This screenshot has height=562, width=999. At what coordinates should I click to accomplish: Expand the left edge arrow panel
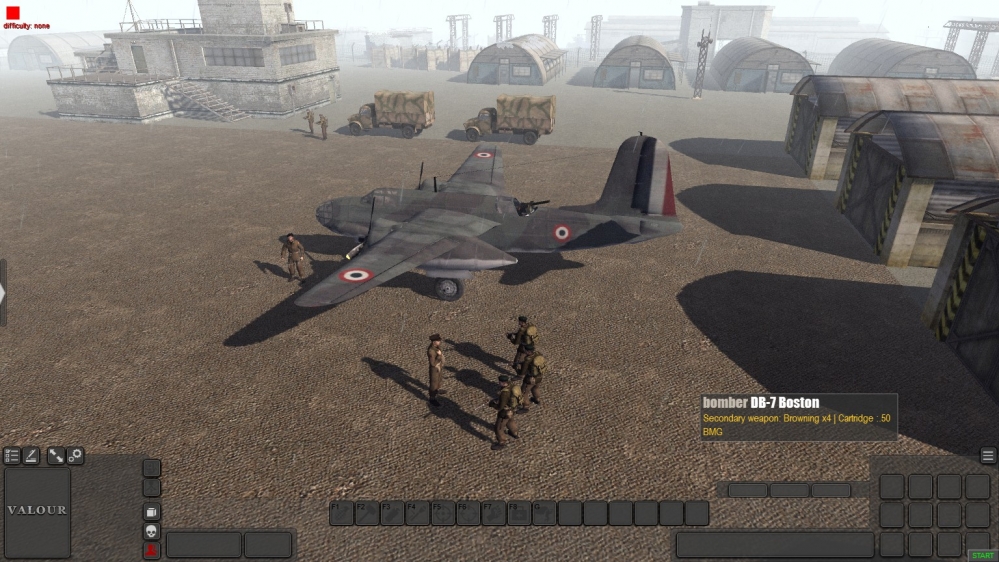click(3, 292)
